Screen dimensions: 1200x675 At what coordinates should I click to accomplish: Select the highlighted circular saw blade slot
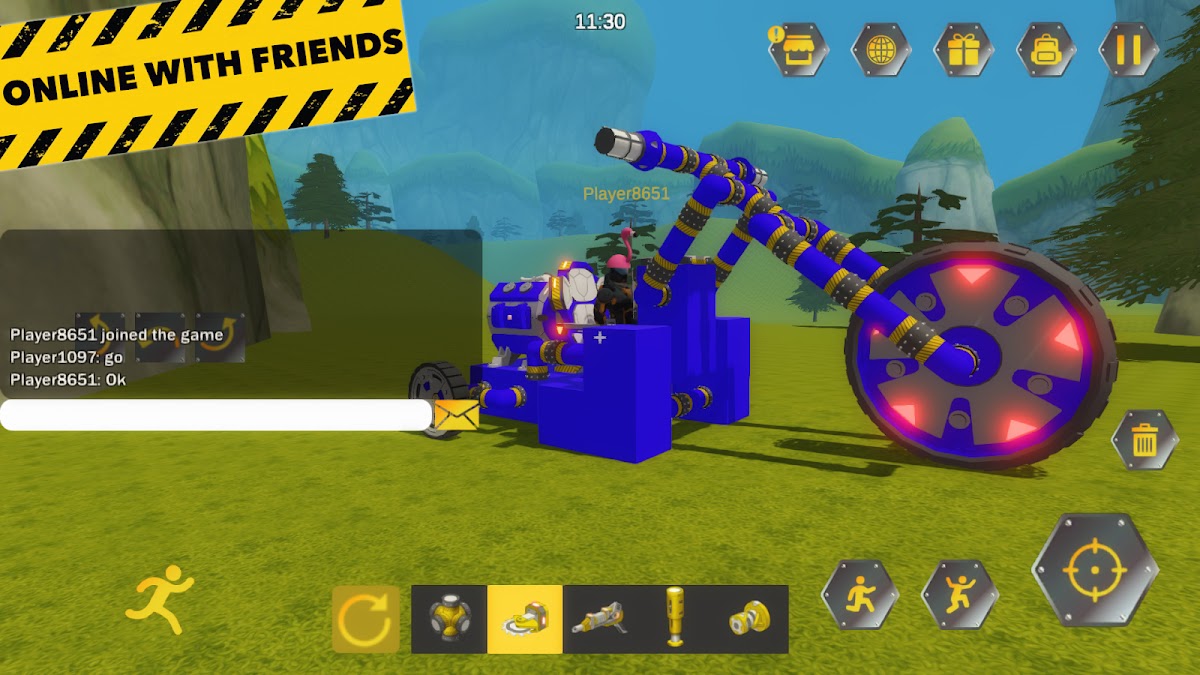pos(525,619)
